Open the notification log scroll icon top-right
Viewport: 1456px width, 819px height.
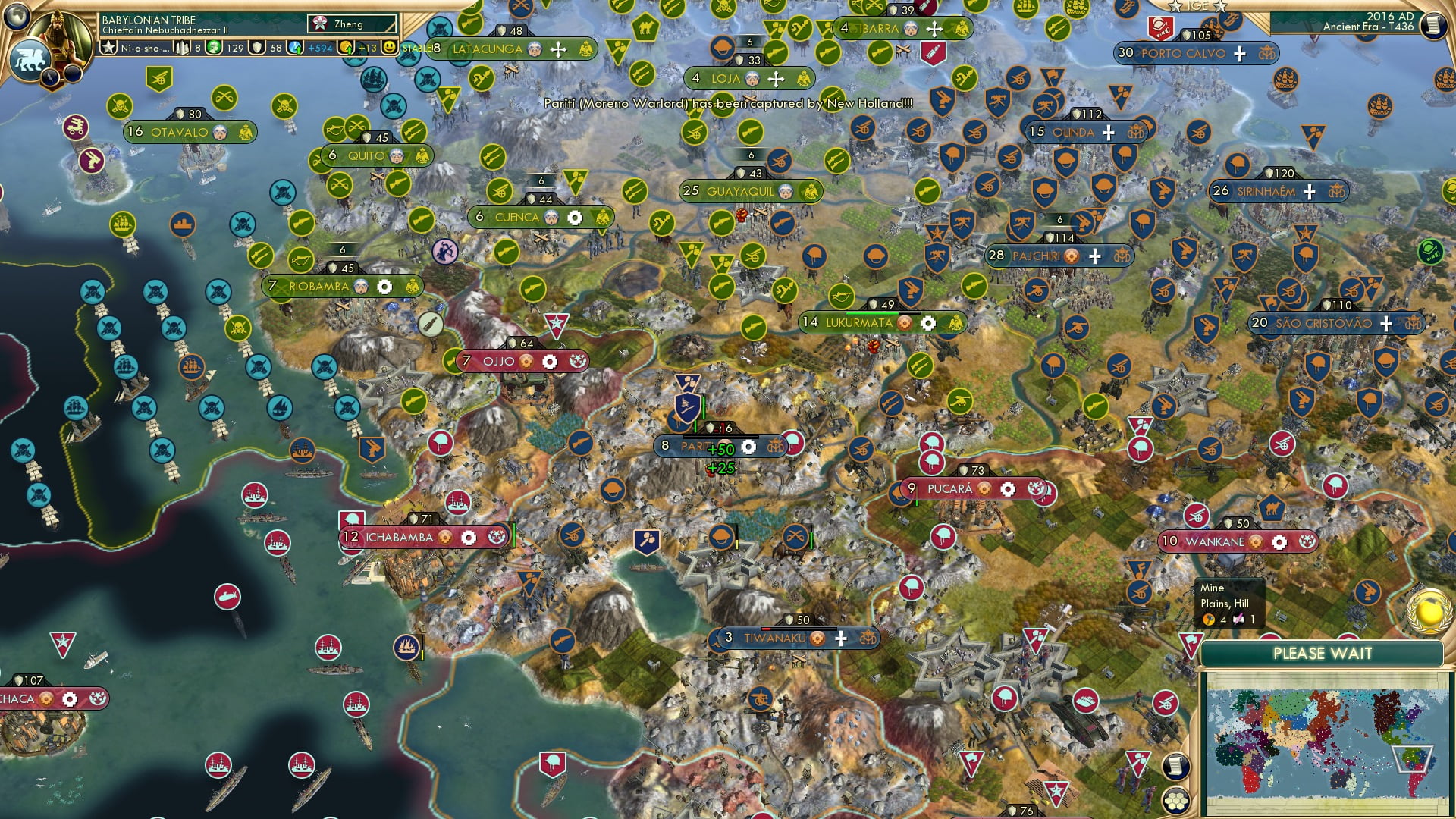click(1434, 27)
